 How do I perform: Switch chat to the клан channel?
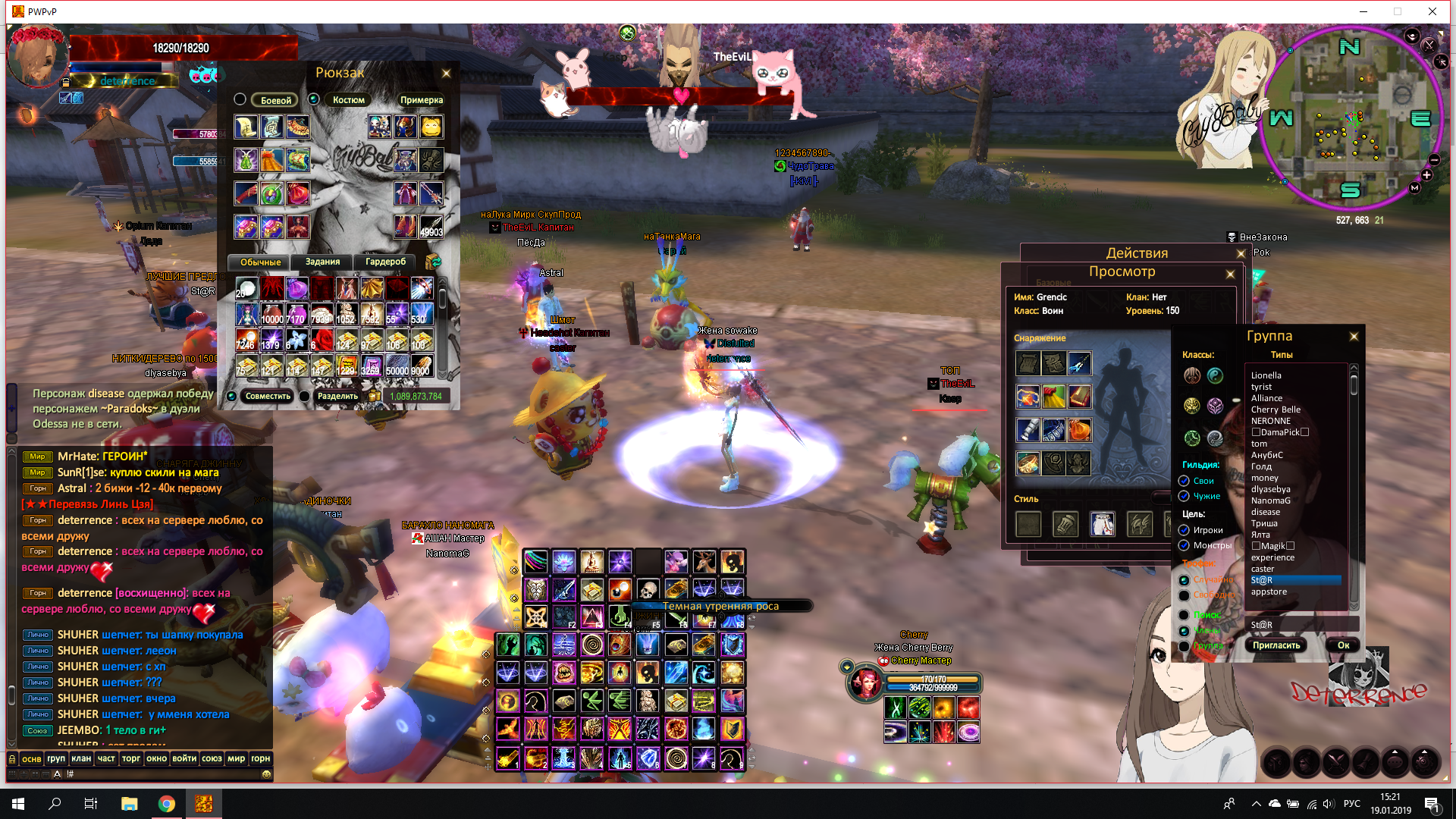[81, 758]
